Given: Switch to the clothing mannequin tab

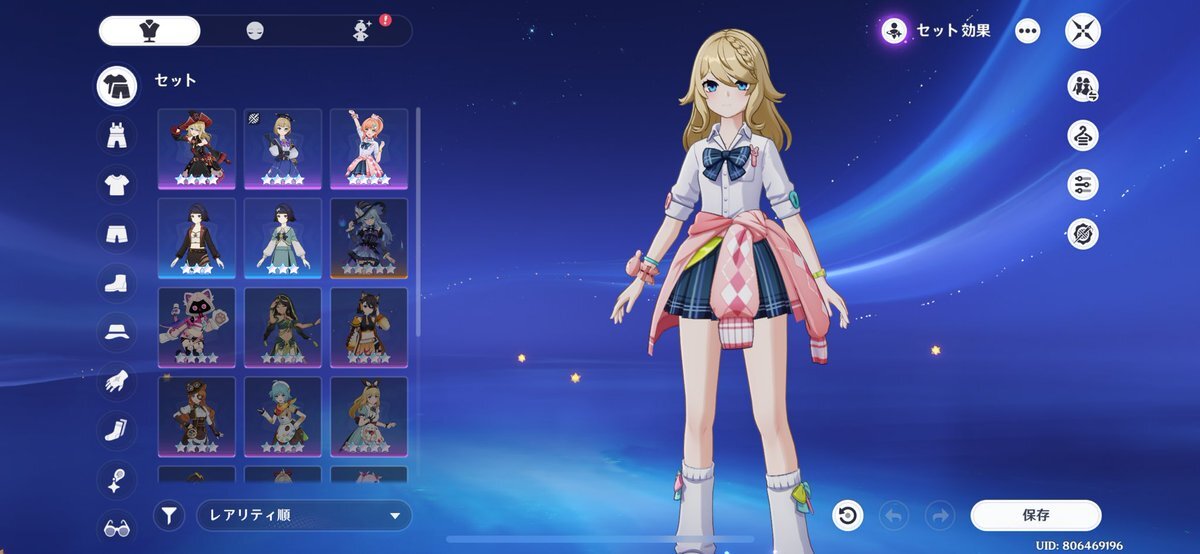Looking at the screenshot, I should pos(150,31).
